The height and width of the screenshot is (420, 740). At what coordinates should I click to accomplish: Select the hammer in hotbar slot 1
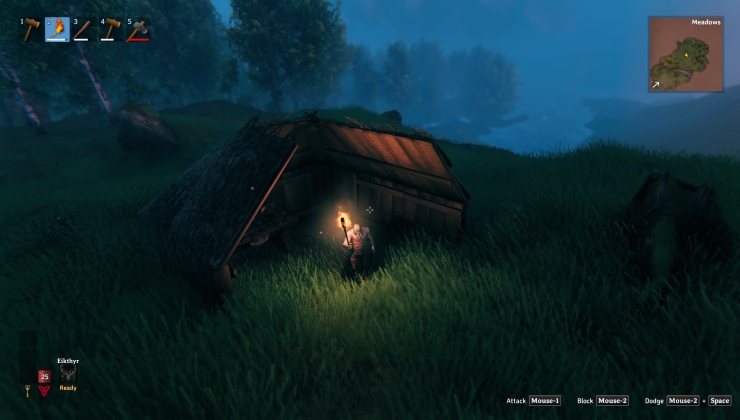[30, 29]
